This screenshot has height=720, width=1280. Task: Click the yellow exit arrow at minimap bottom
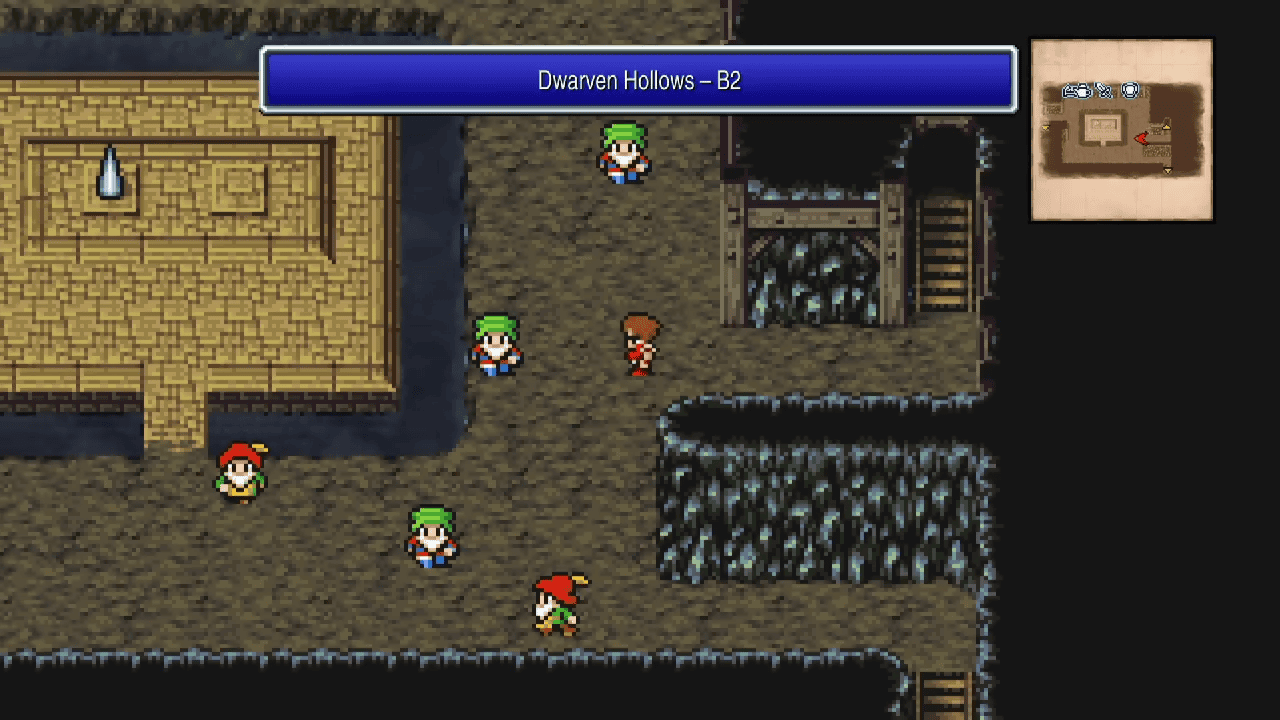[1167, 170]
